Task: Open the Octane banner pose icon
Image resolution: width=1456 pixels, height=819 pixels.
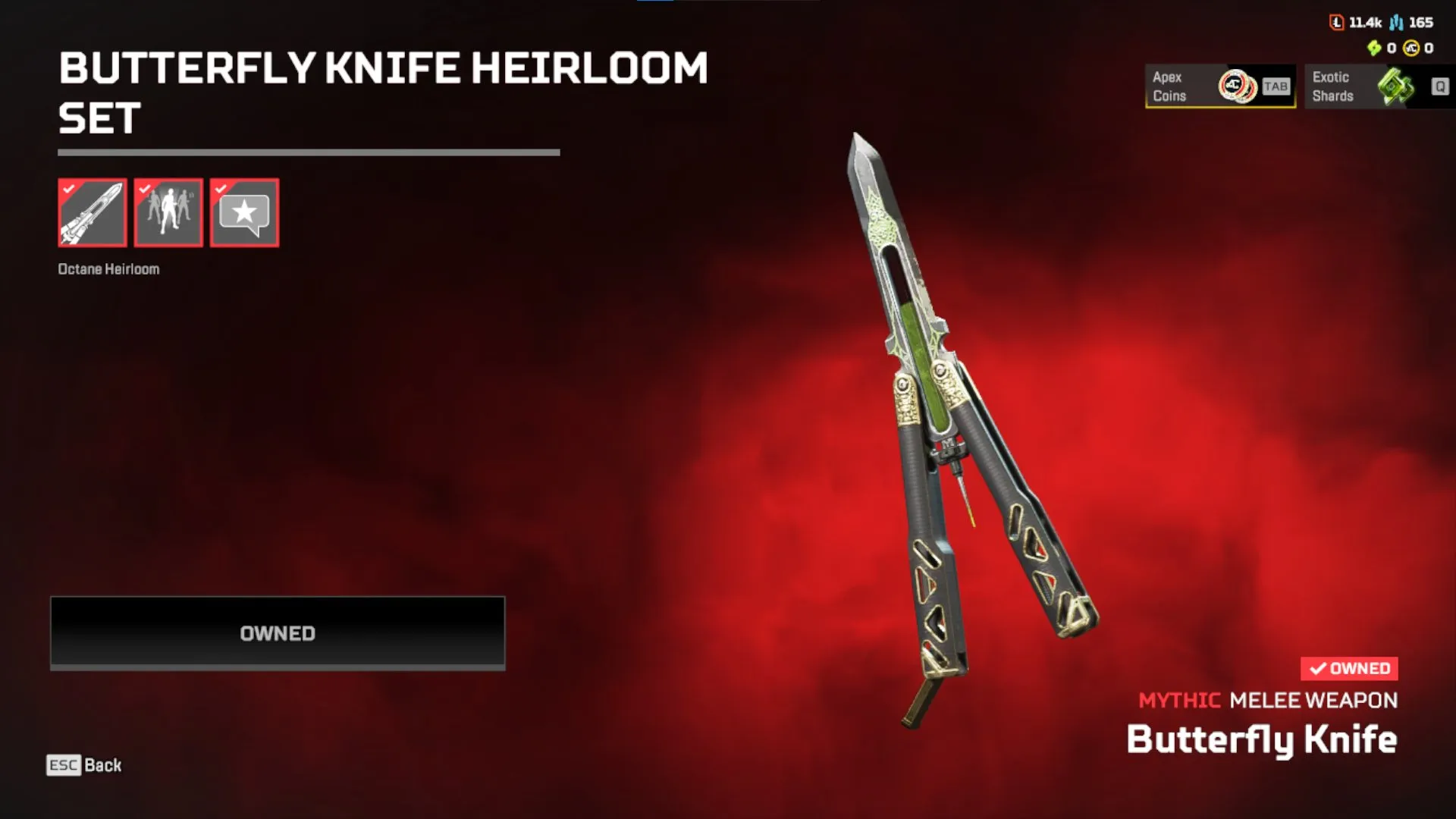Action: pos(168,212)
